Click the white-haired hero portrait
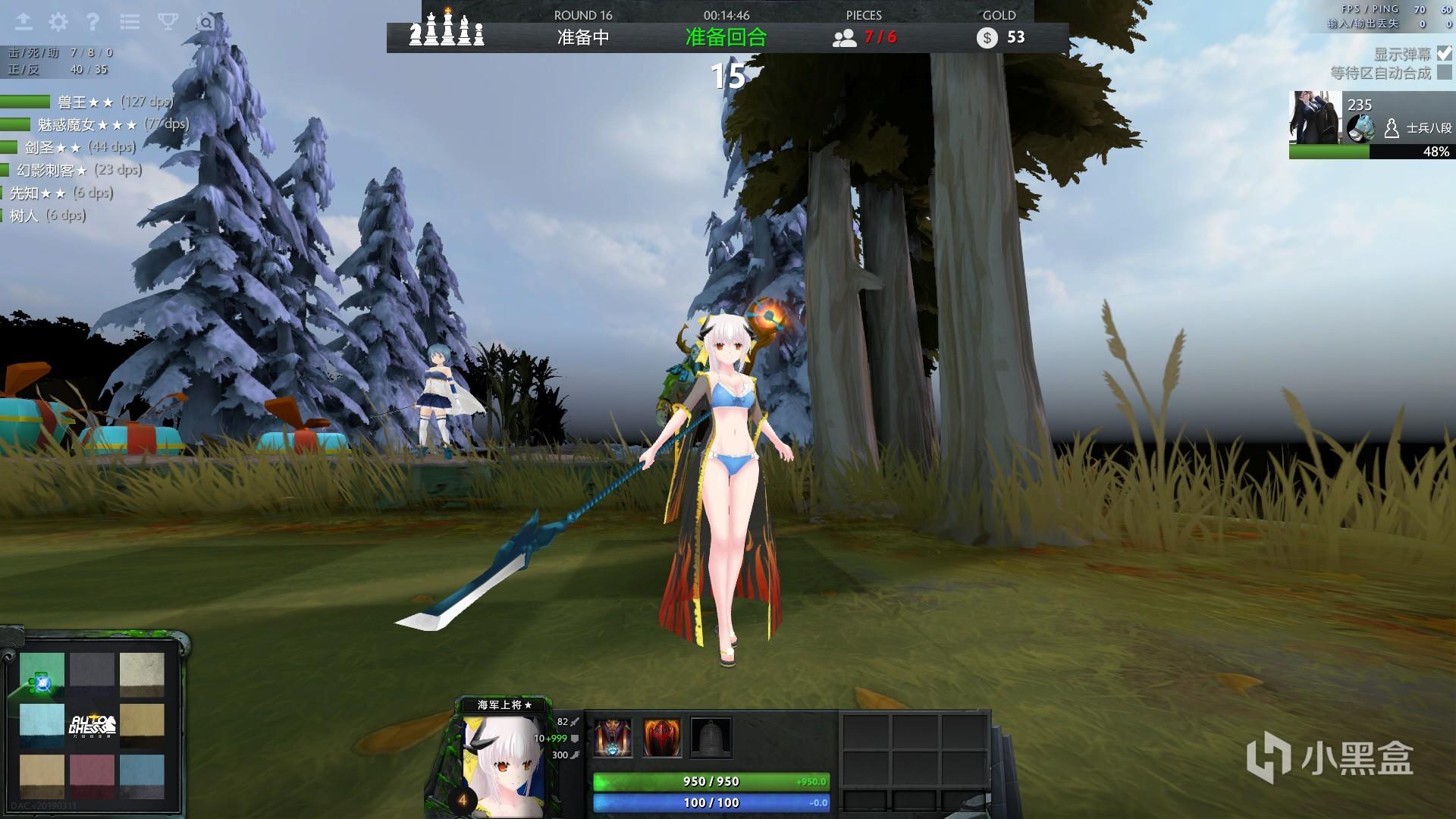Image resolution: width=1456 pixels, height=819 pixels. tap(504, 766)
